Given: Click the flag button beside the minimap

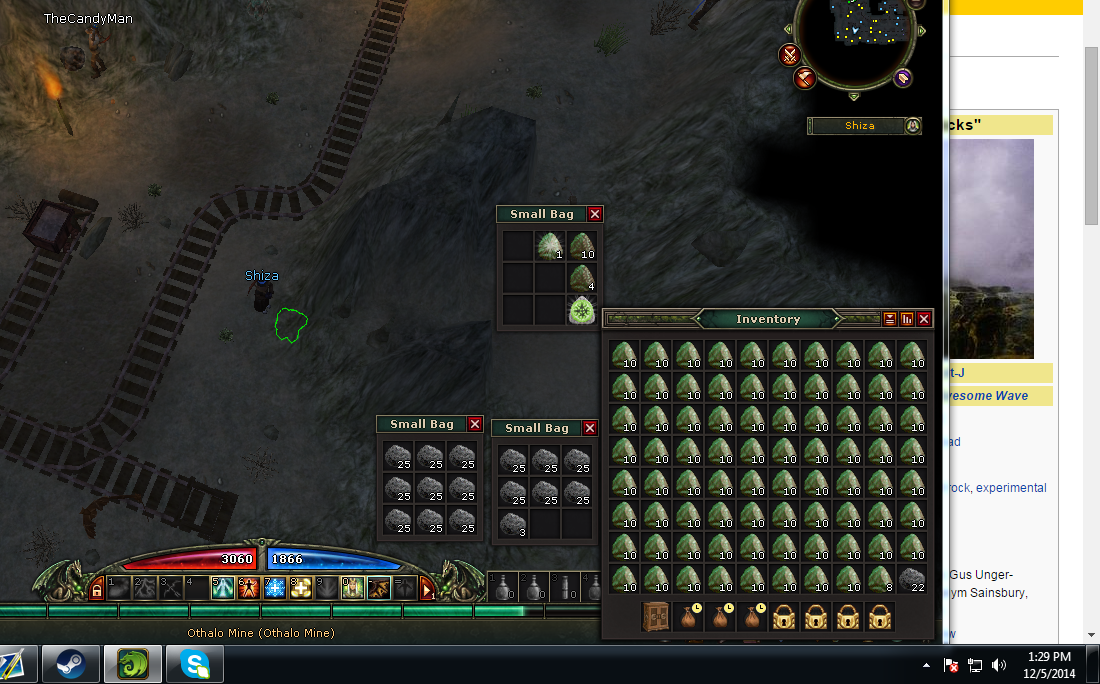Looking at the screenshot, I should coord(805,77).
